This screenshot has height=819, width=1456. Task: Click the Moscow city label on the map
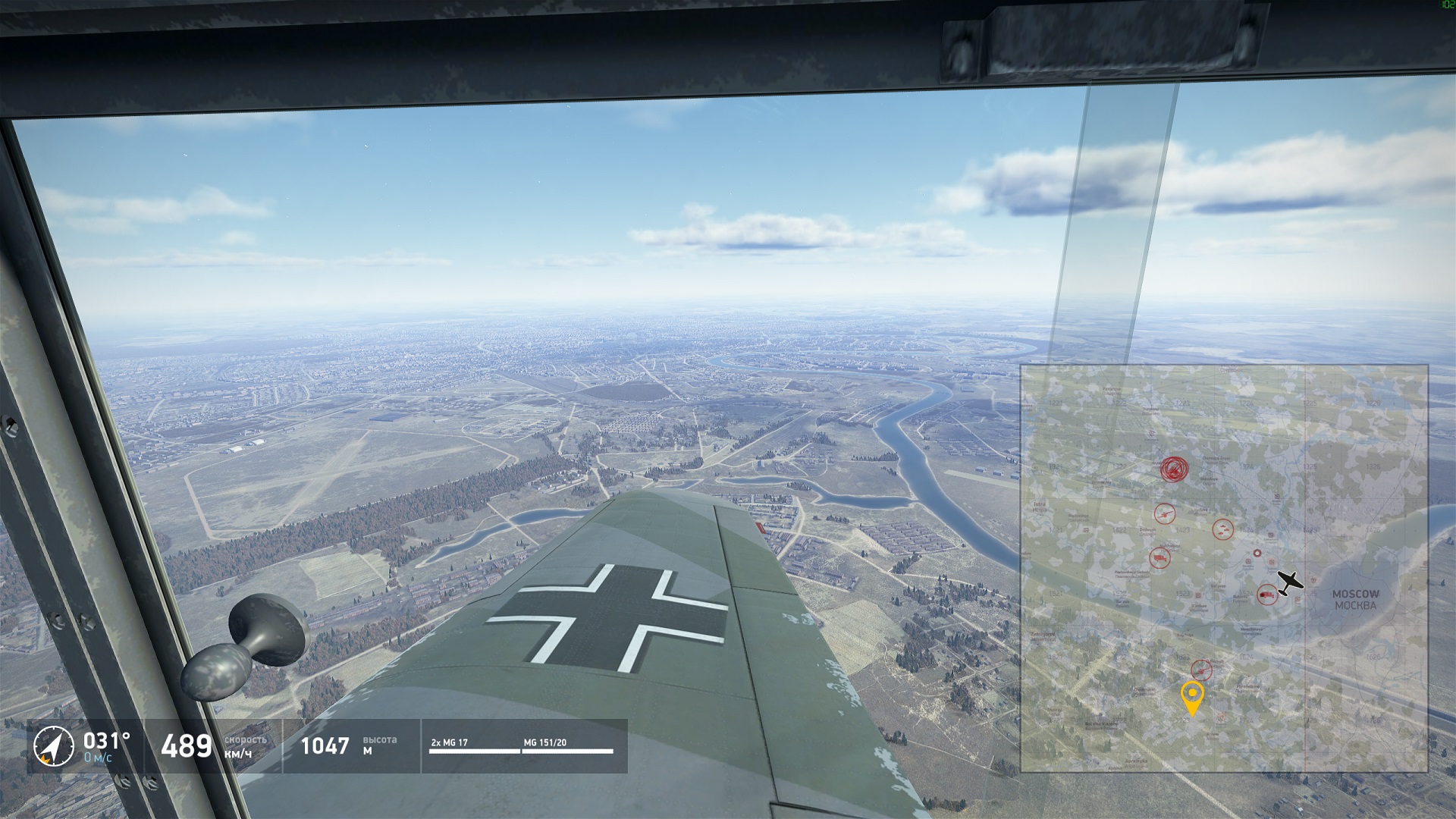point(1355,599)
